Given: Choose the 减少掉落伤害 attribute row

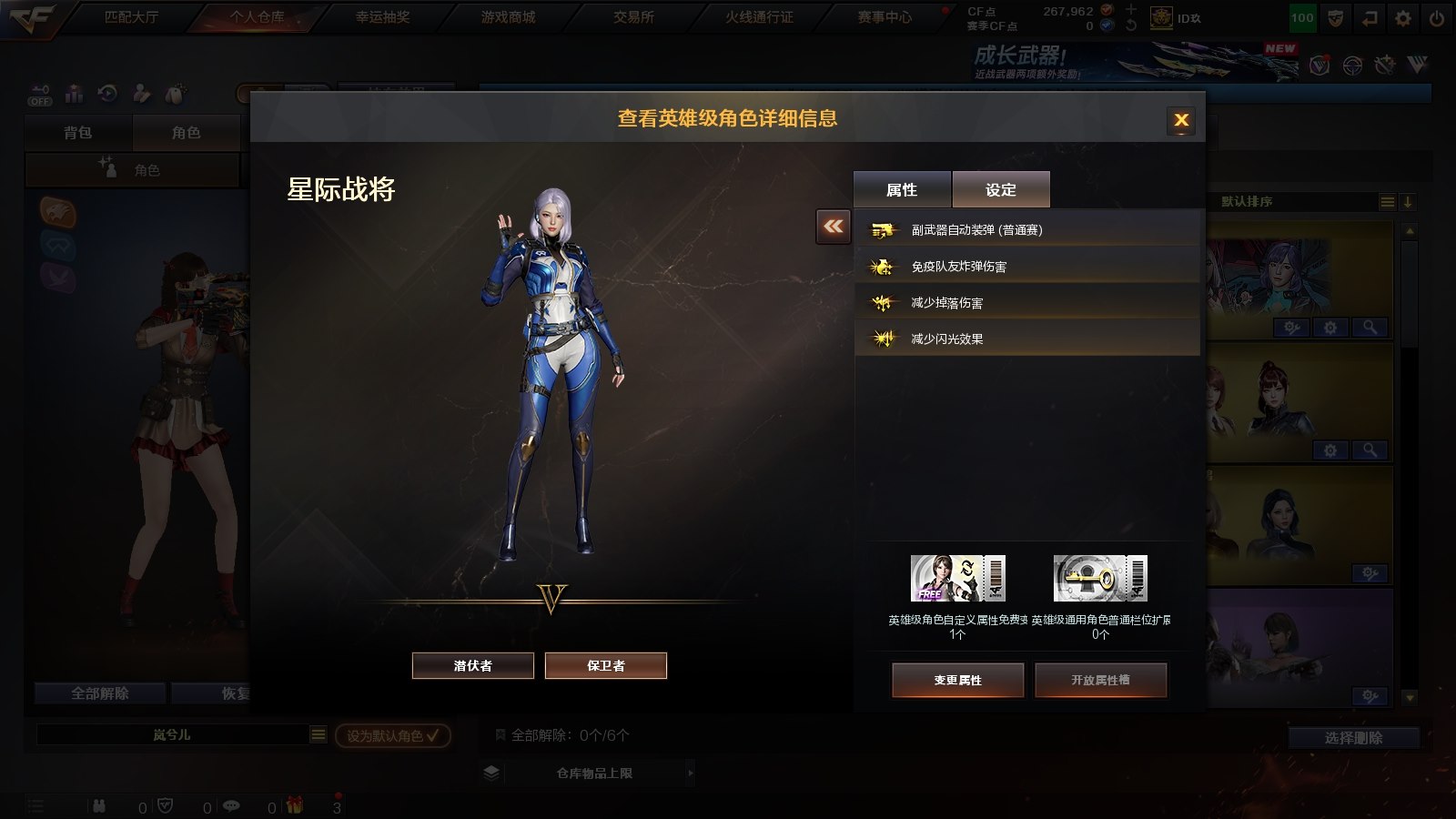Looking at the screenshot, I should click(x=1026, y=303).
